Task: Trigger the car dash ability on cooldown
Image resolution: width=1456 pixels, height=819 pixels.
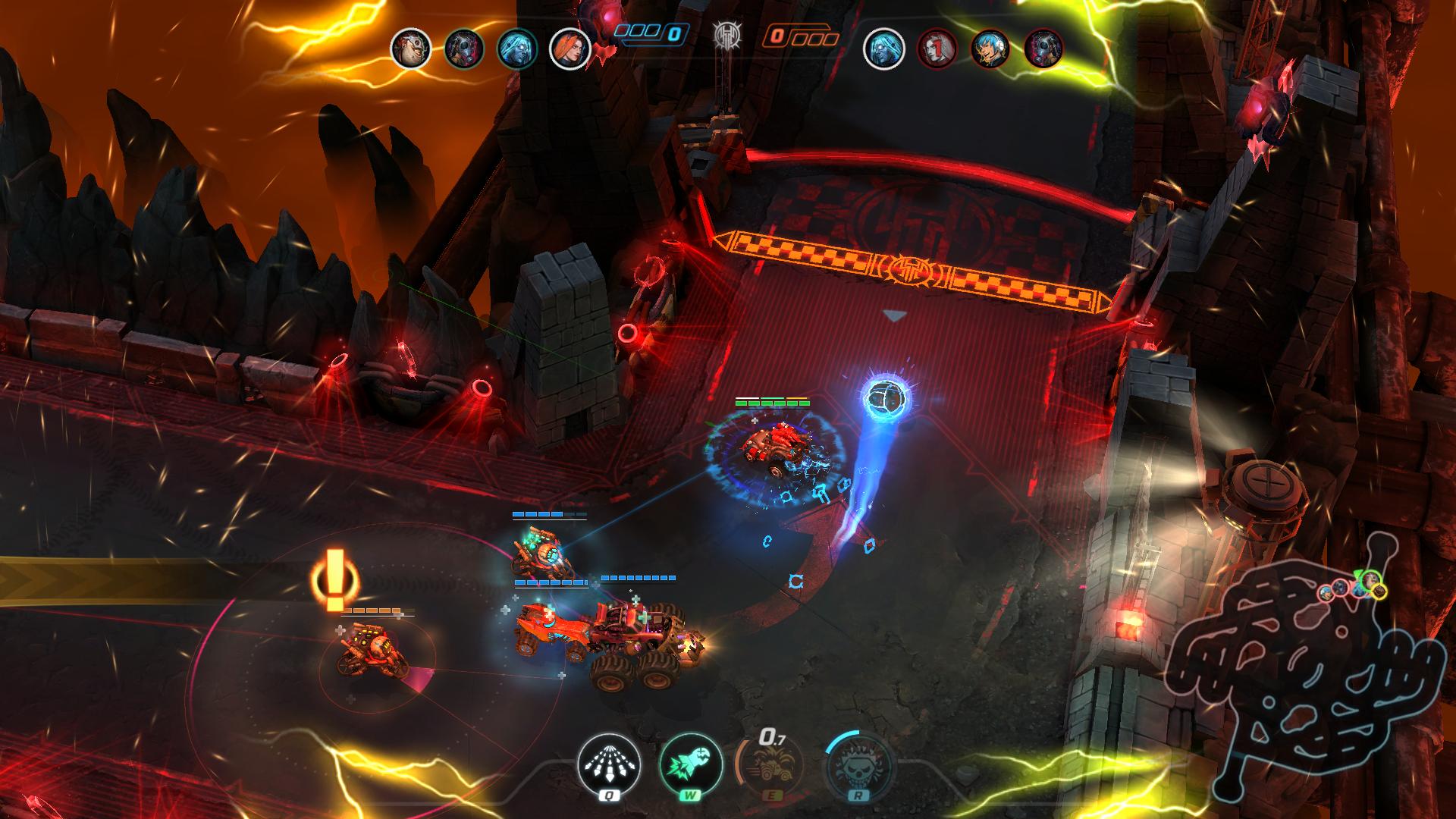Action: coord(770,766)
